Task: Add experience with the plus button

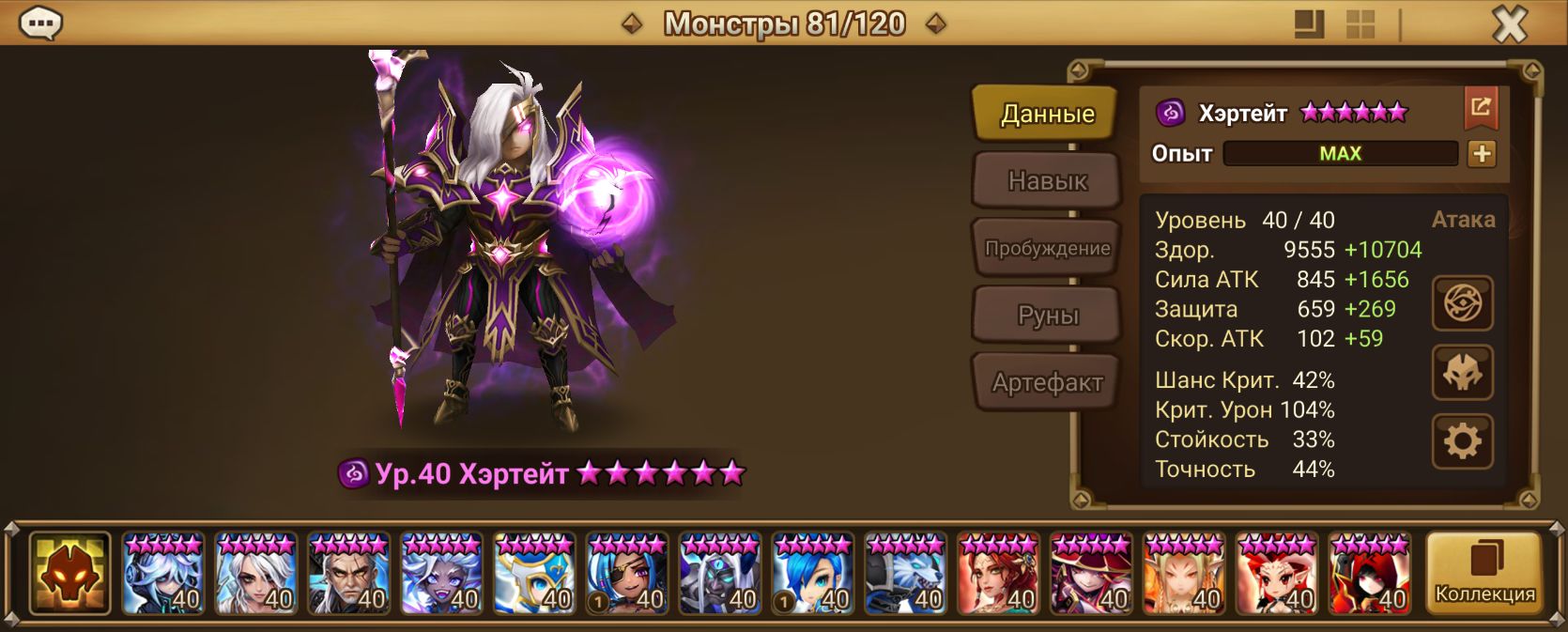Action: [1482, 153]
